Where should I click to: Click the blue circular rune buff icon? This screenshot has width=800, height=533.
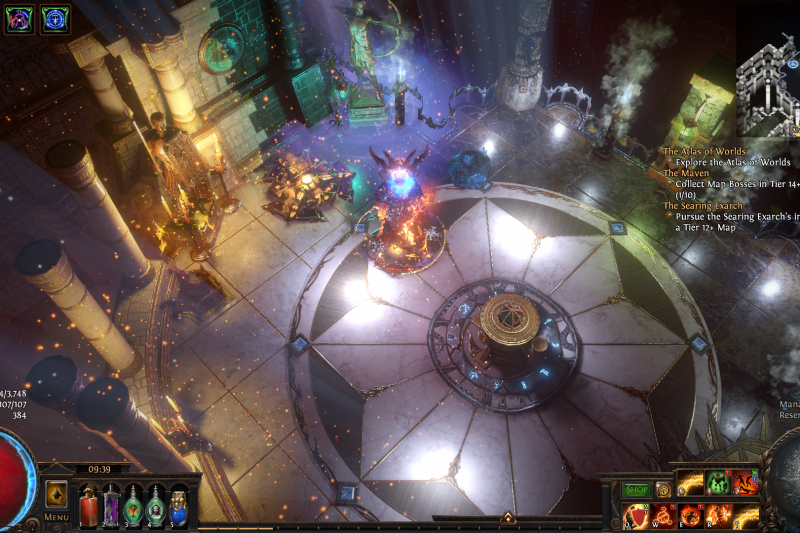[x=55, y=19]
